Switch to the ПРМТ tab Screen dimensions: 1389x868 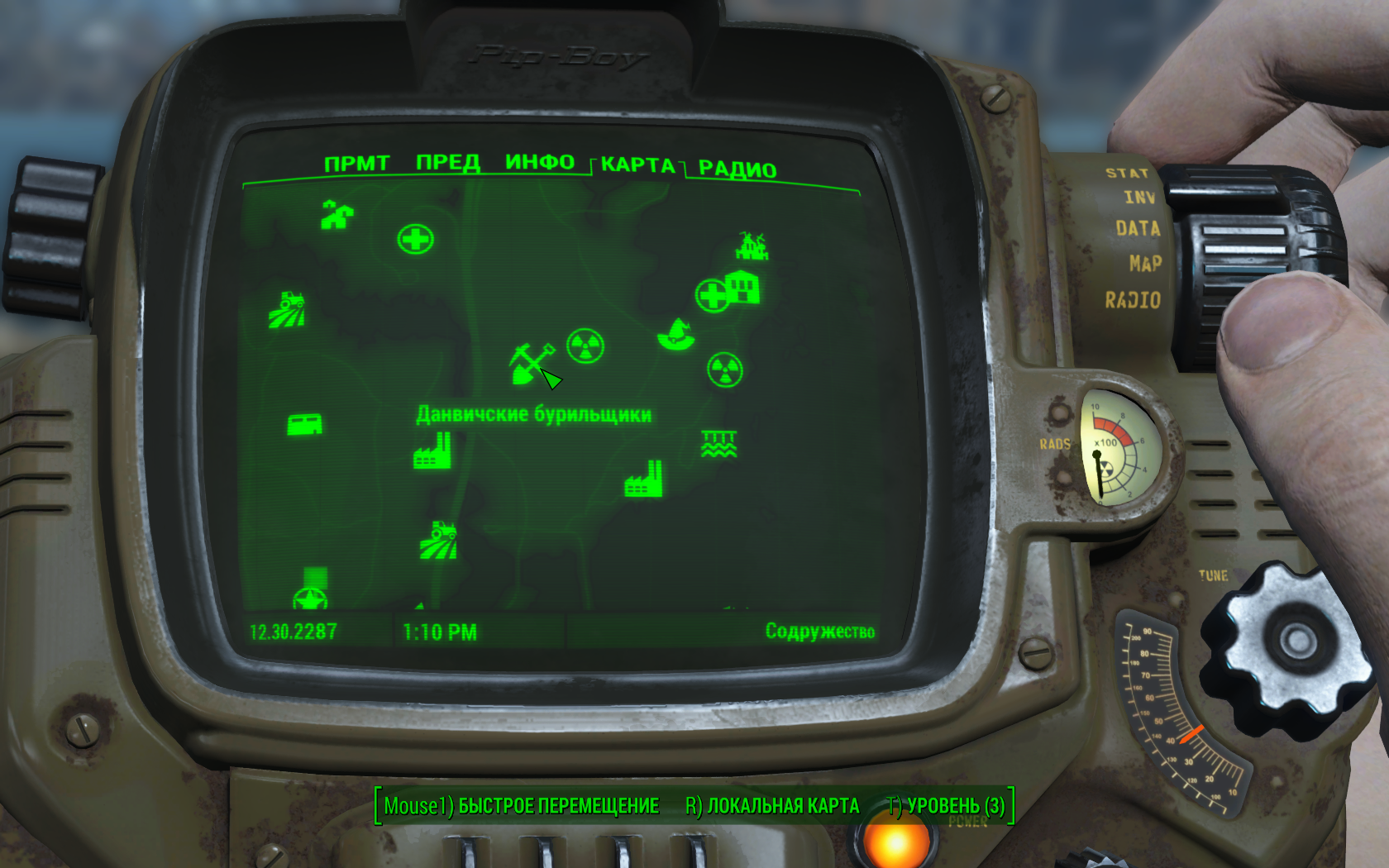coord(356,164)
